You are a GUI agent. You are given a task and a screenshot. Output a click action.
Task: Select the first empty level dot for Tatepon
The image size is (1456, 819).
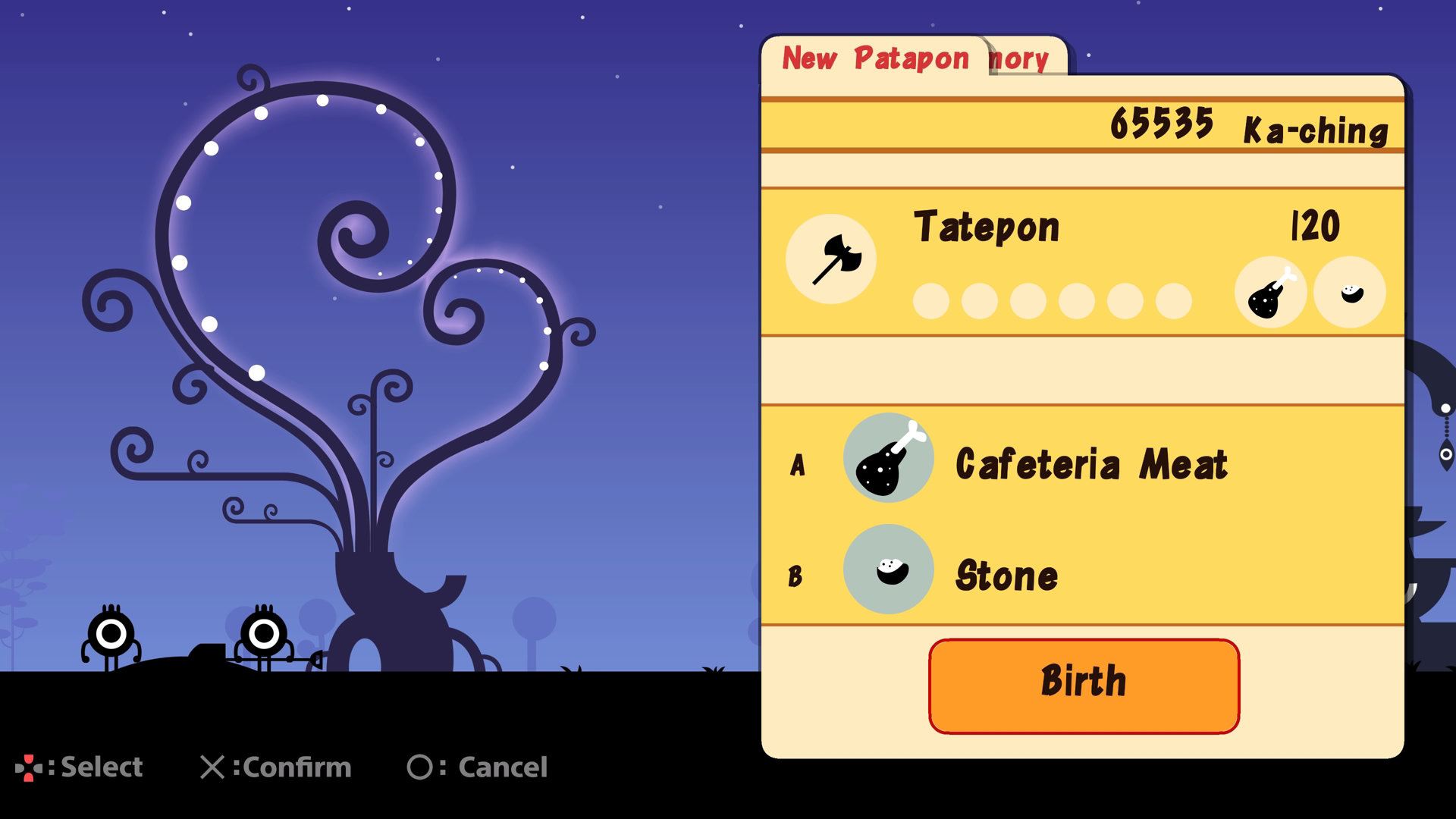pos(930,301)
